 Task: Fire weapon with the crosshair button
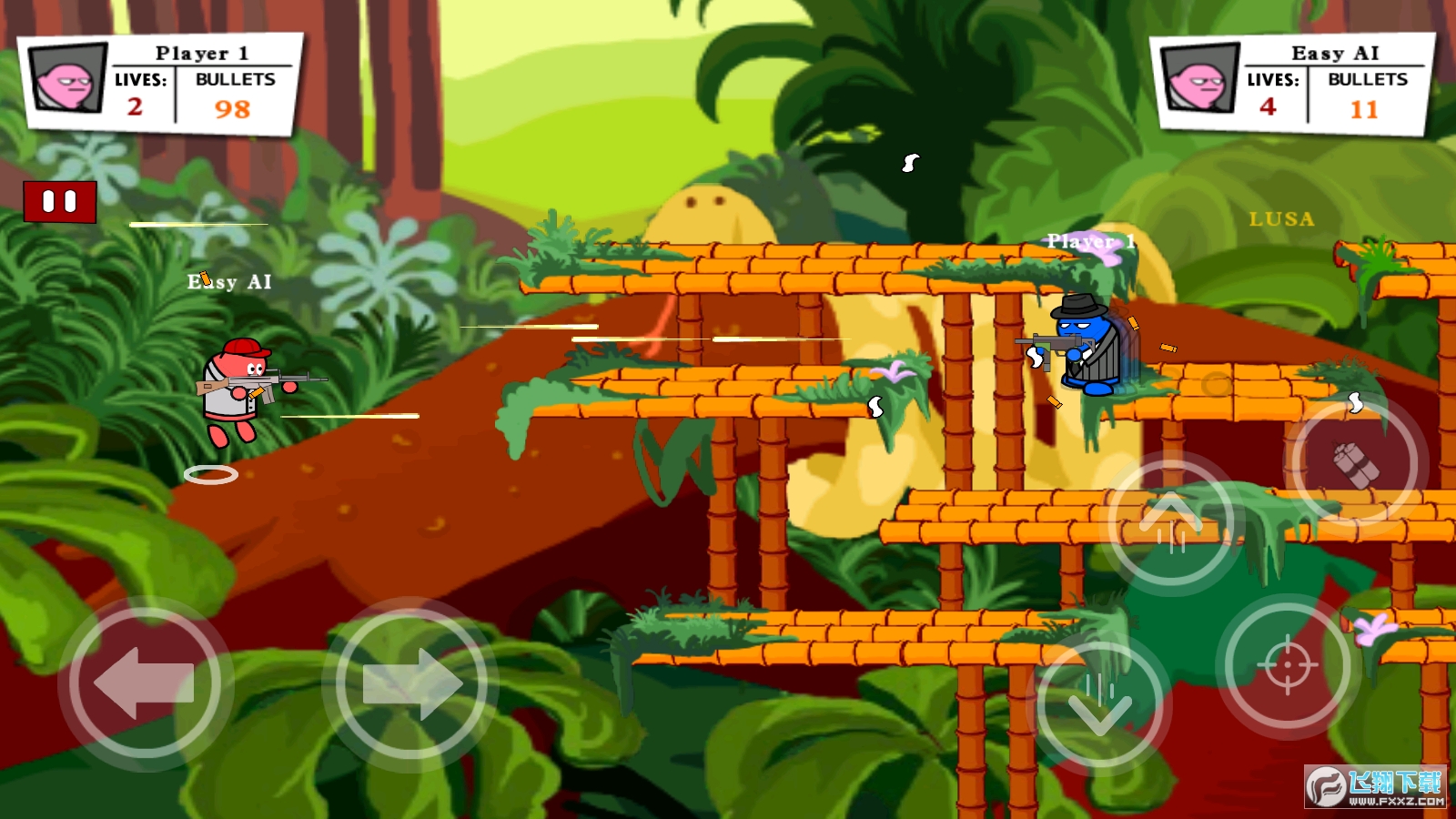click(x=1287, y=665)
